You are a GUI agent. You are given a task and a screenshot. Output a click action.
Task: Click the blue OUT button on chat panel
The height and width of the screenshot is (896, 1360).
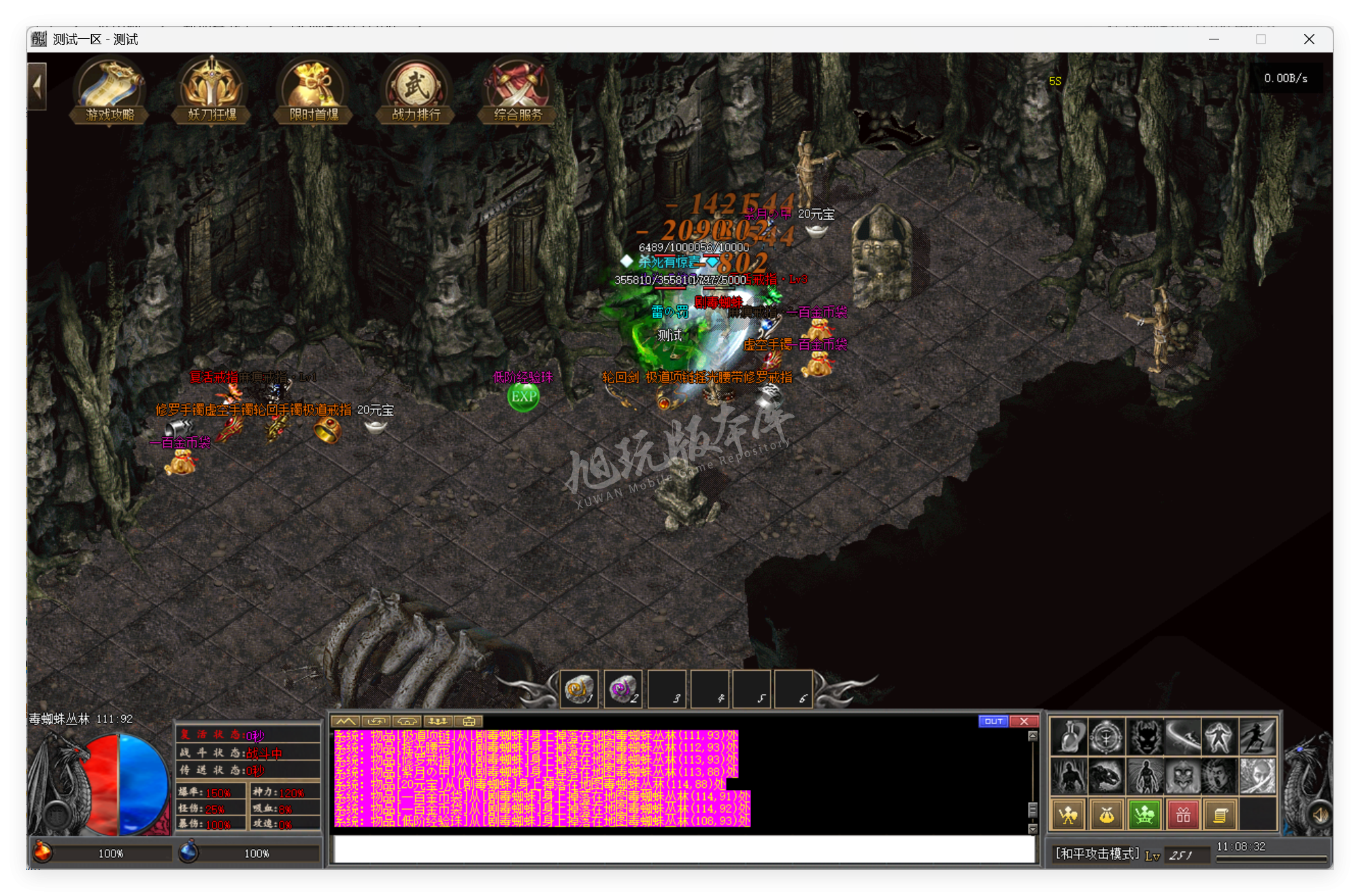tap(993, 721)
